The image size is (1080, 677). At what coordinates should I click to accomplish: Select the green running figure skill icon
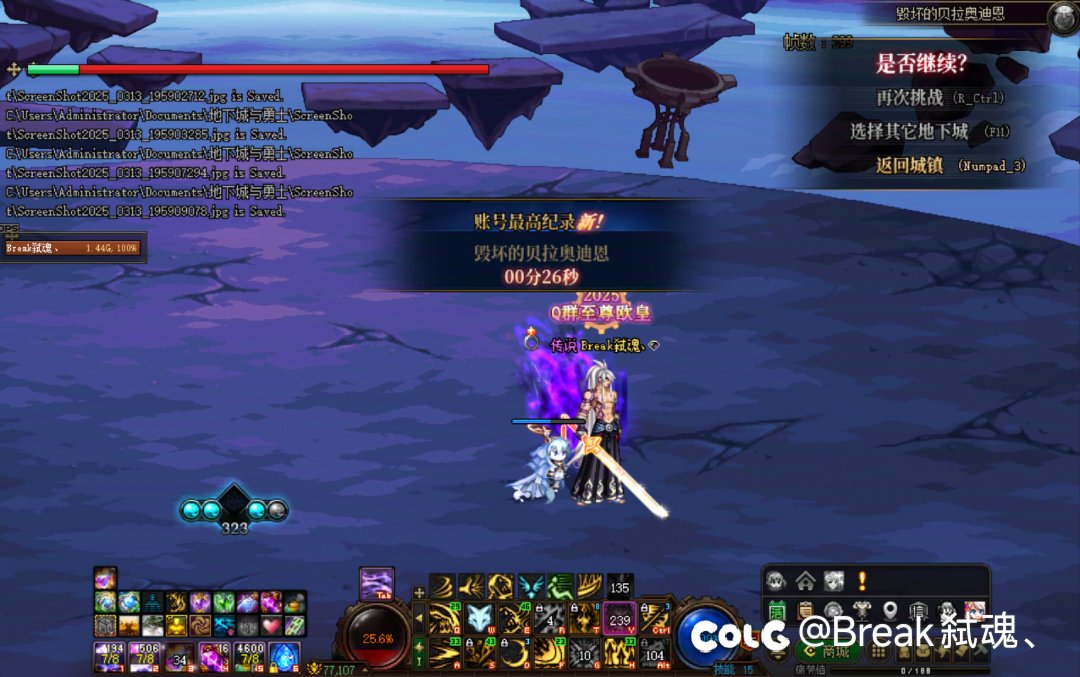click(560, 586)
